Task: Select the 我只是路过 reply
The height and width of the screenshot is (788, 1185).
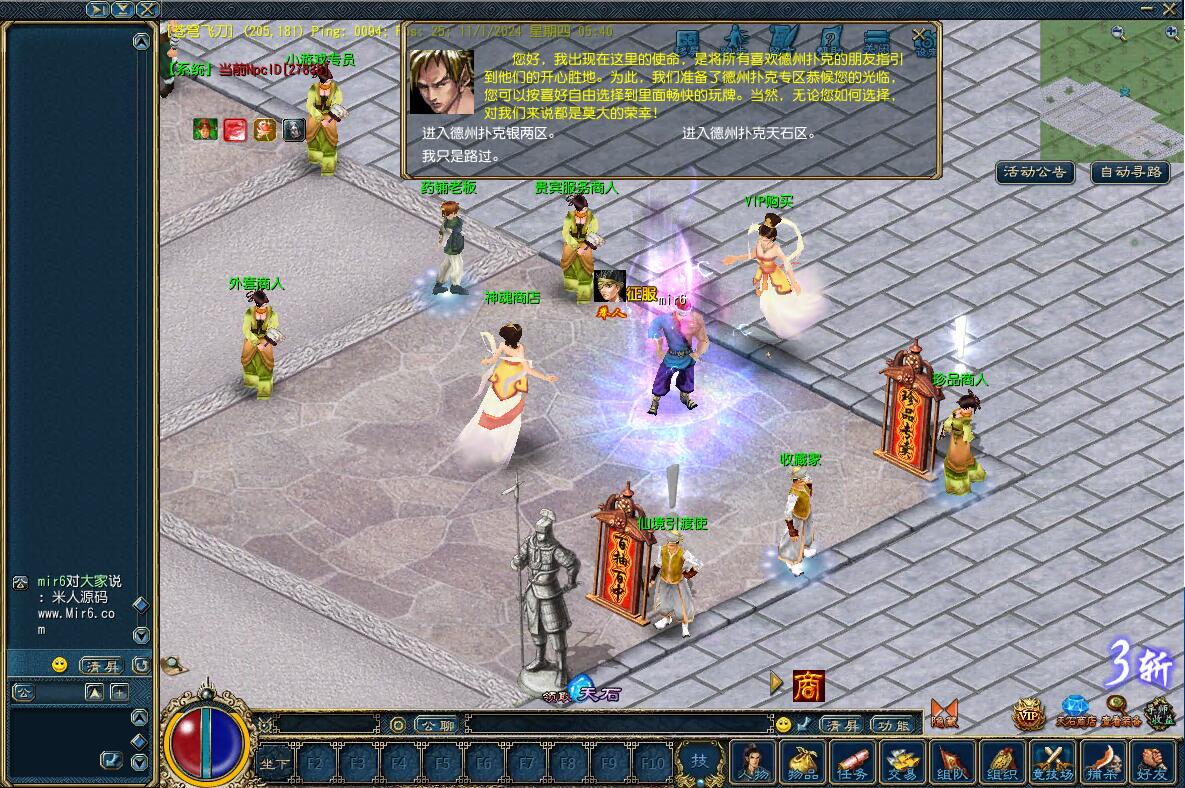Action: point(460,156)
